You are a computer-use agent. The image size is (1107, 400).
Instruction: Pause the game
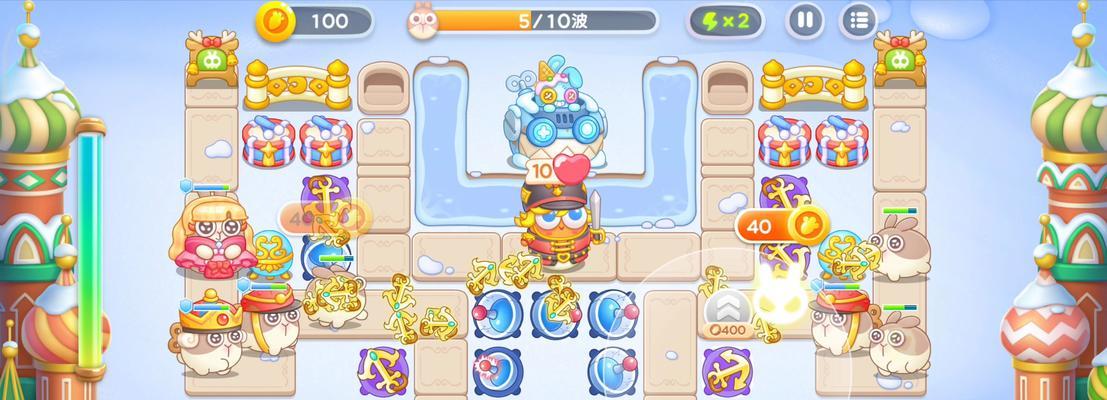click(805, 20)
